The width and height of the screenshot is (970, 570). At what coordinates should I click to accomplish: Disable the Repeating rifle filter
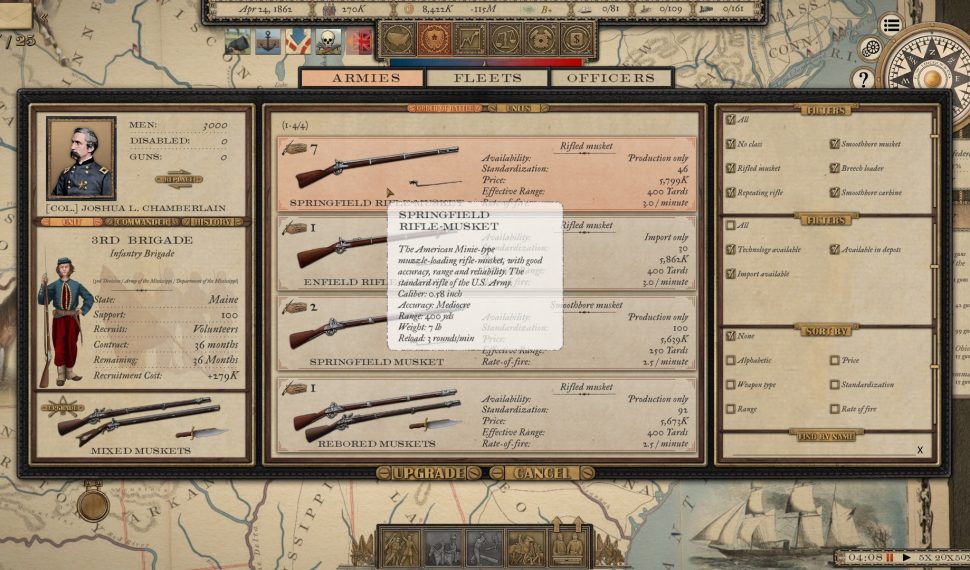click(731, 192)
